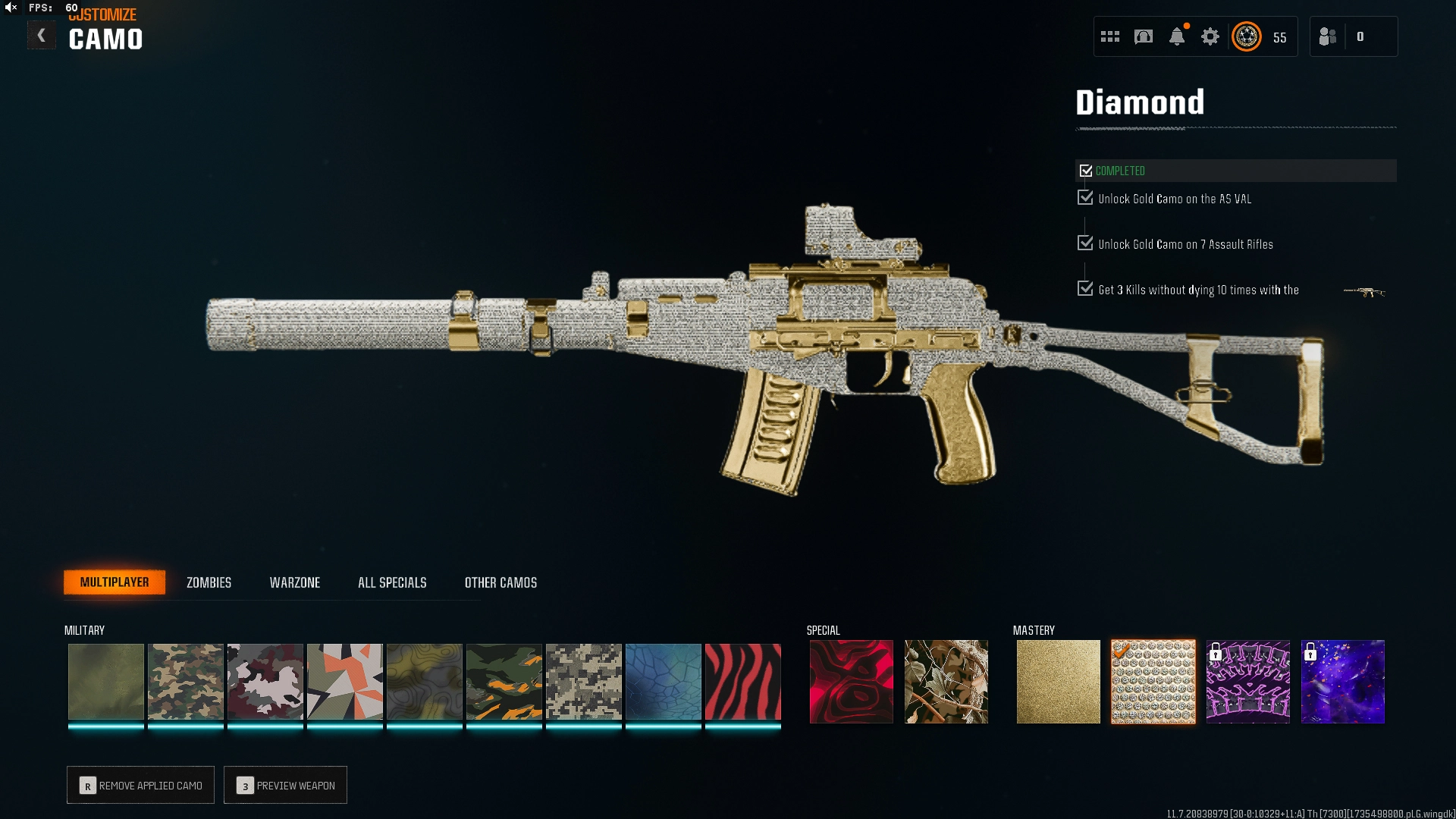
Task: Choose the locked blue galaxy mastery camo
Action: (x=1342, y=681)
